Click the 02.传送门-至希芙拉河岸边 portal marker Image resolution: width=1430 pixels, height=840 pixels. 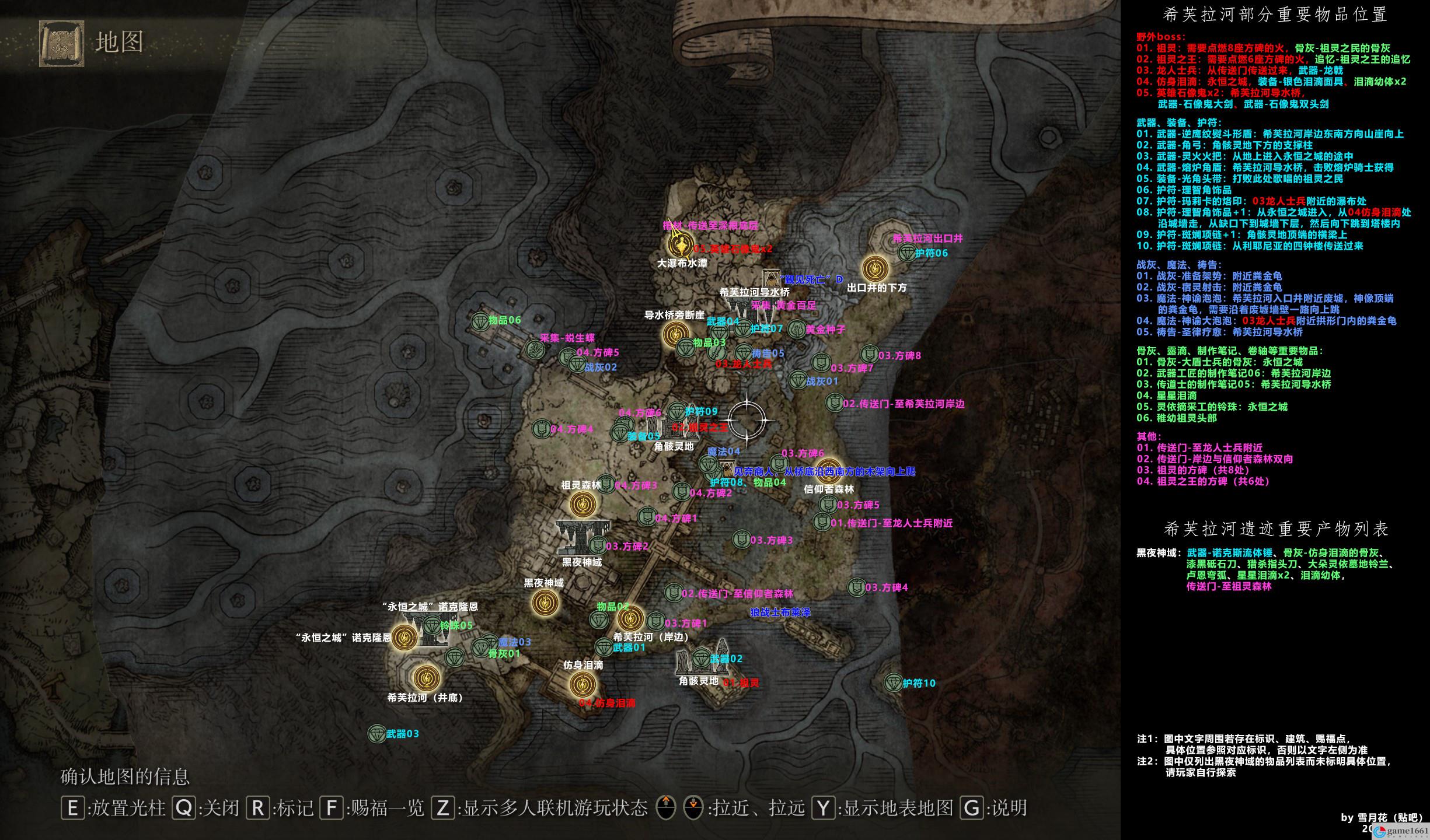(x=834, y=402)
